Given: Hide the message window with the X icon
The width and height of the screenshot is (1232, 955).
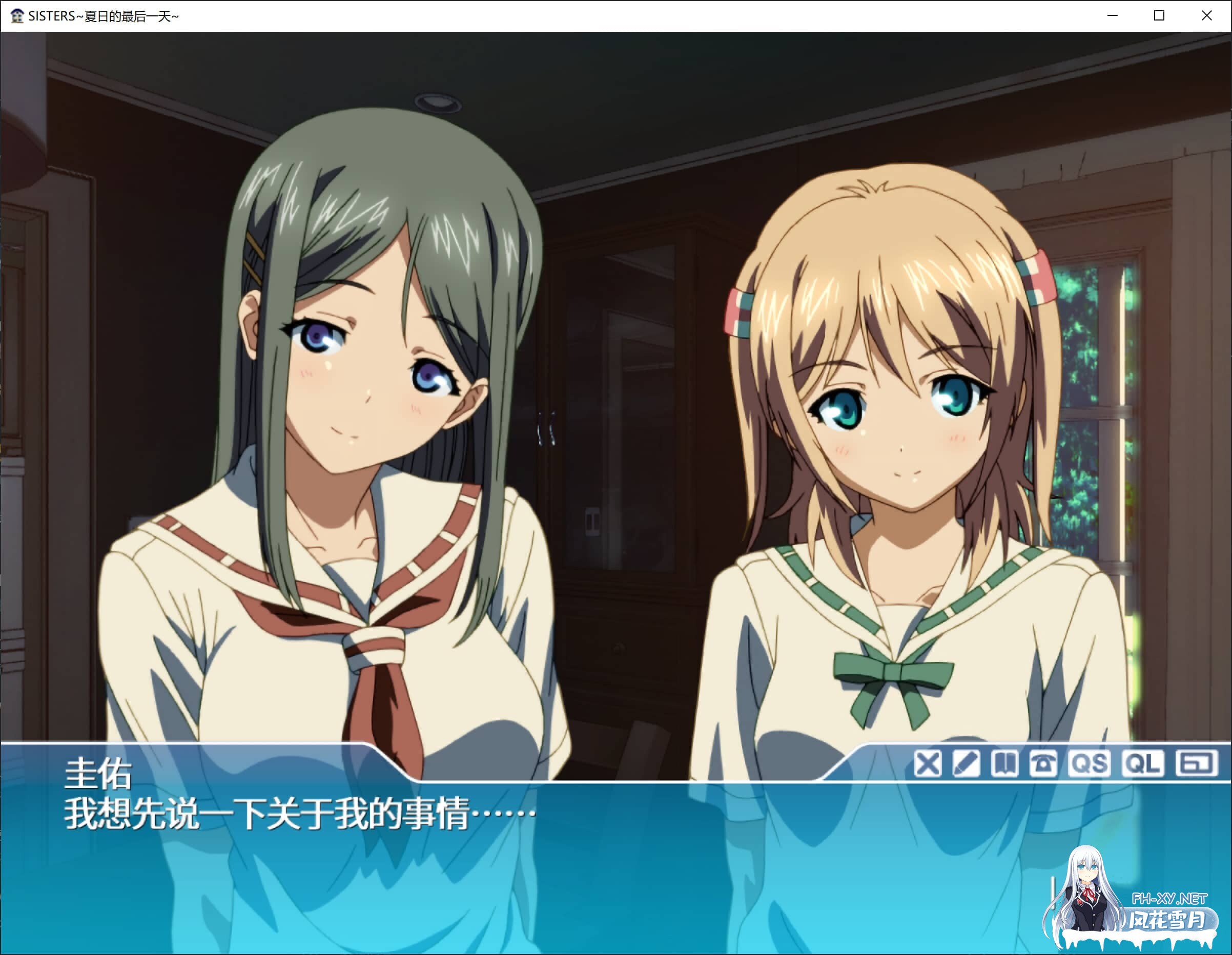Looking at the screenshot, I should (928, 763).
